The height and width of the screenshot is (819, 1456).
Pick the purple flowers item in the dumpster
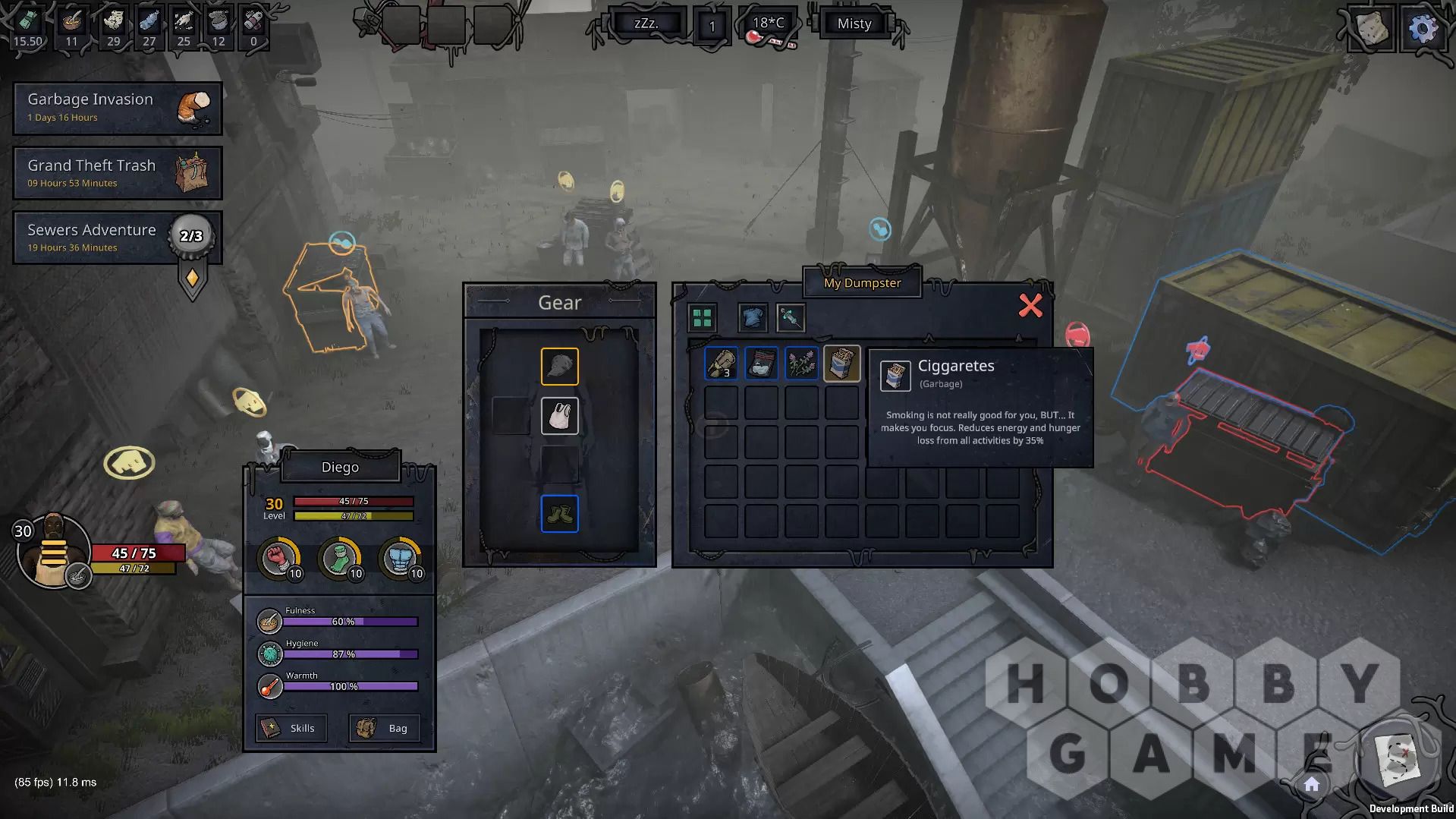[x=801, y=364]
